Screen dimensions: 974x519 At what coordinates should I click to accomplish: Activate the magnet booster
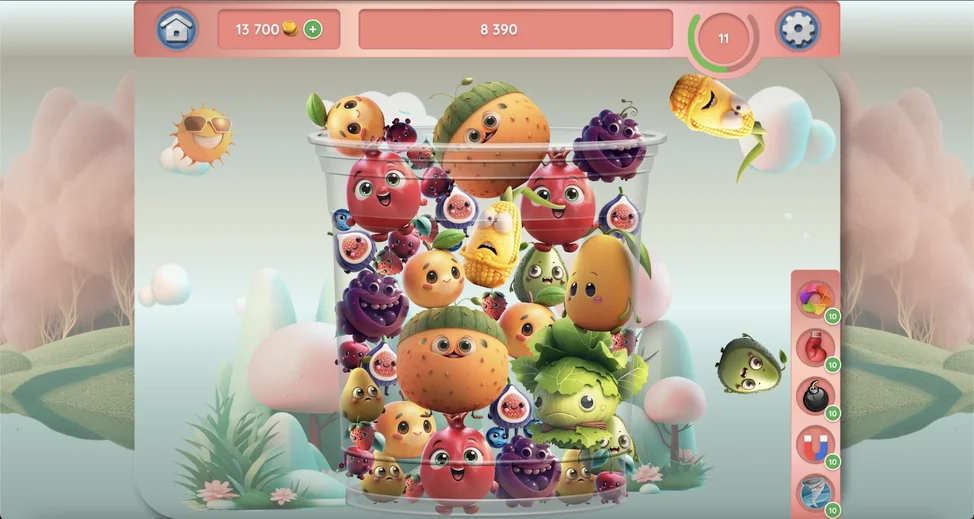click(815, 444)
